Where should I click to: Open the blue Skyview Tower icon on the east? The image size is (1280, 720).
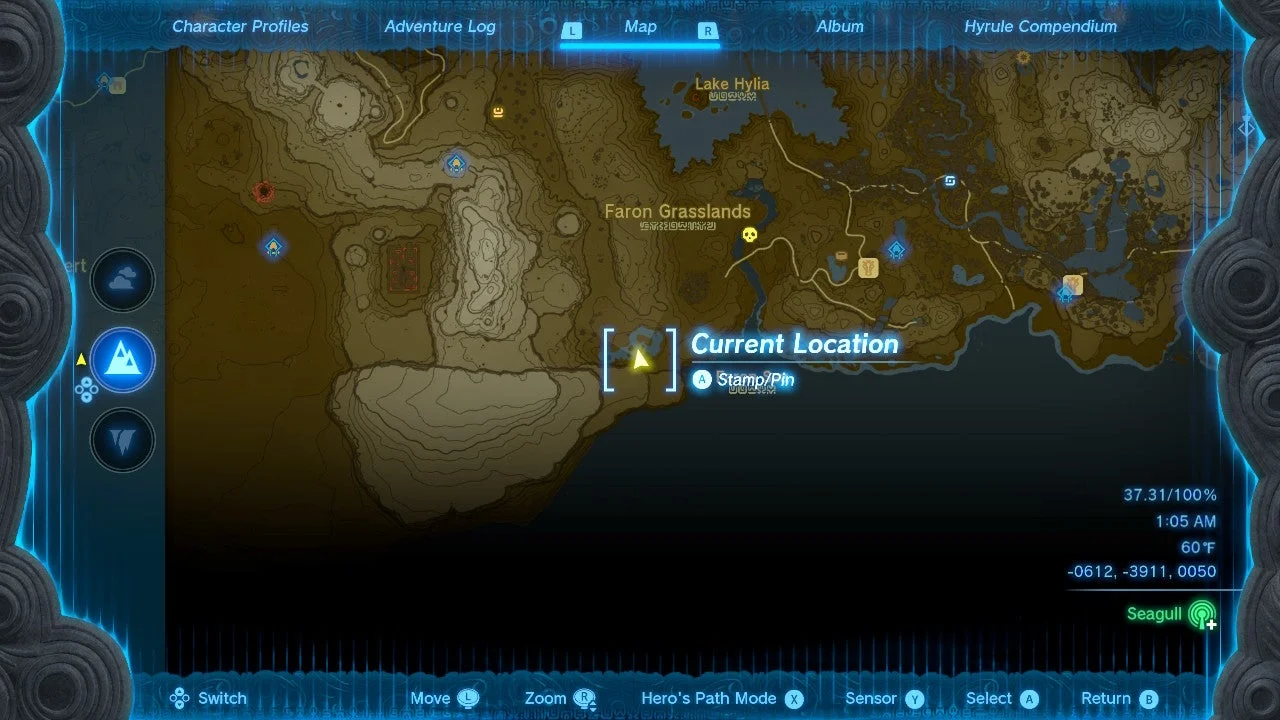[x=950, y=180]
